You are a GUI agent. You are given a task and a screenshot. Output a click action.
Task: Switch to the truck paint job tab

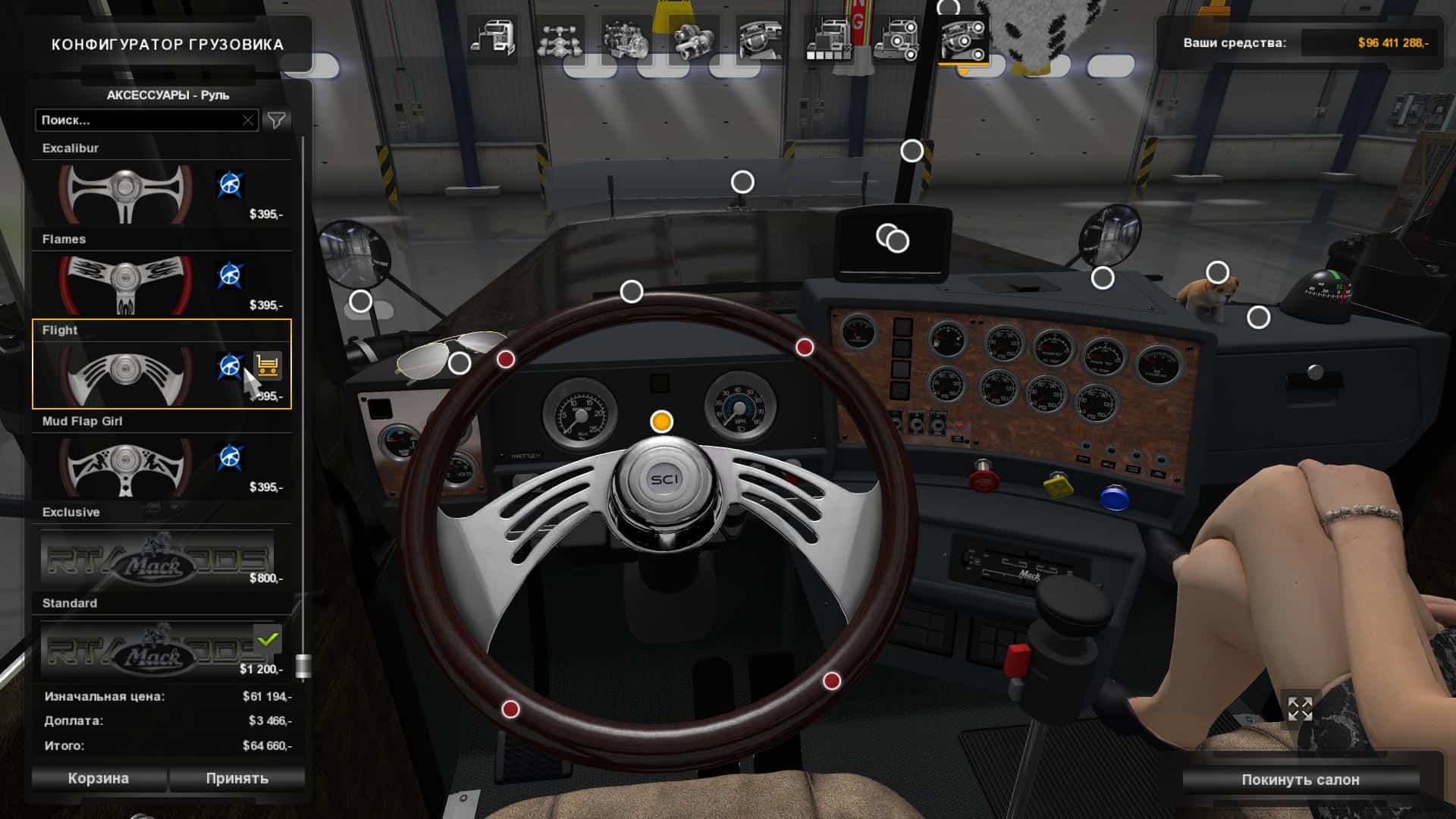pyautogui.click(x=828, y=38)
